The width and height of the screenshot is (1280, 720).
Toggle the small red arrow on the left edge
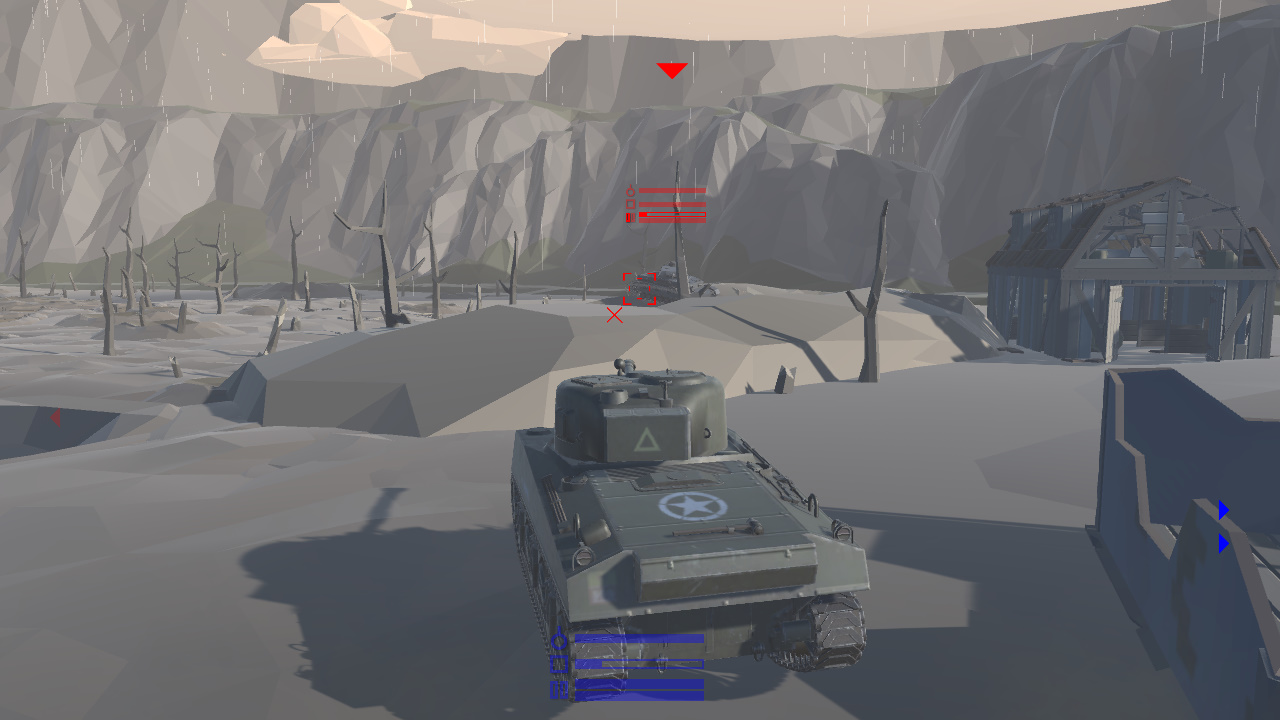(x=55, y=418)
